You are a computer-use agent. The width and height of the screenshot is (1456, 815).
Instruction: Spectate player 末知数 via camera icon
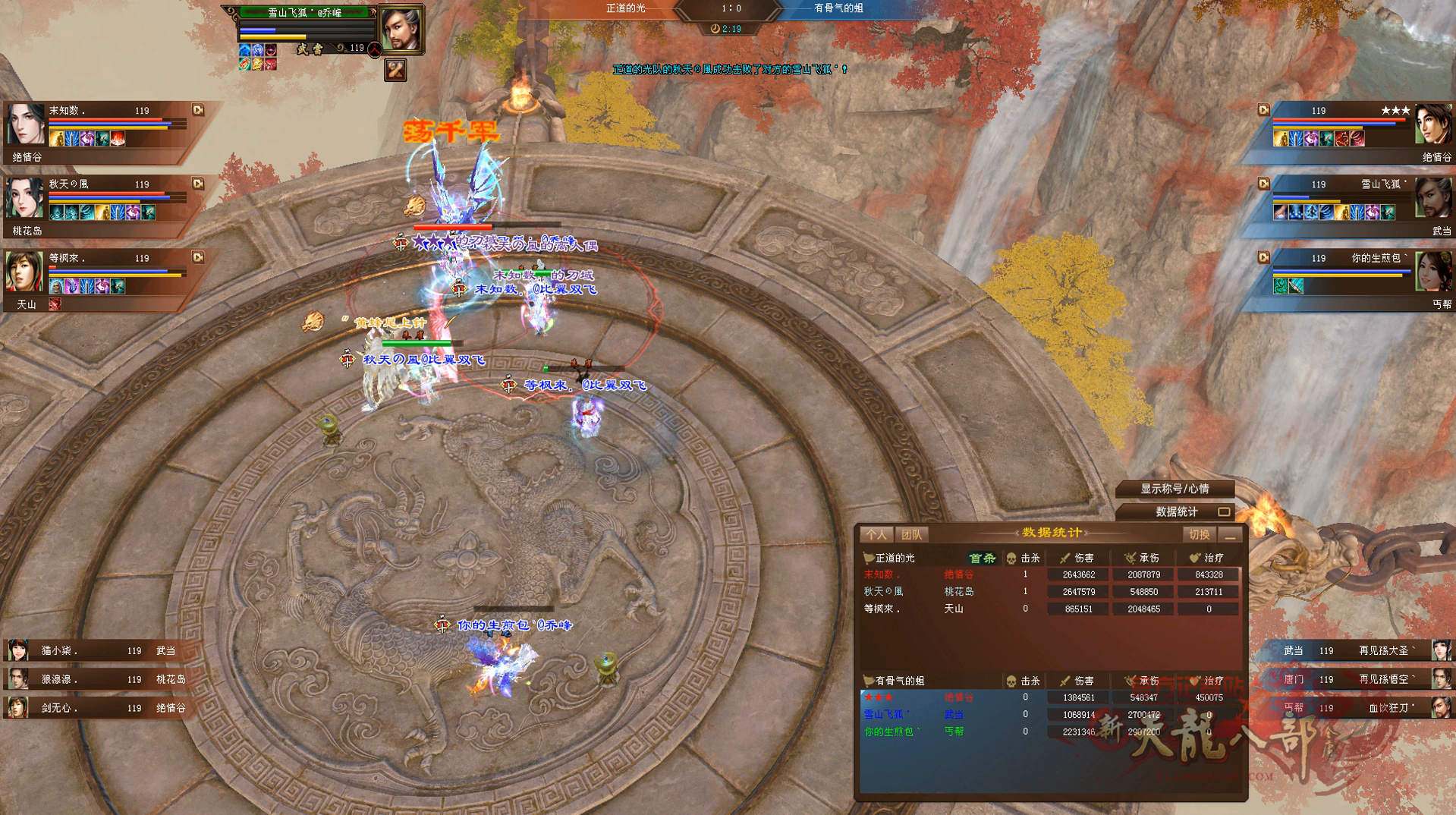[198, 110]
